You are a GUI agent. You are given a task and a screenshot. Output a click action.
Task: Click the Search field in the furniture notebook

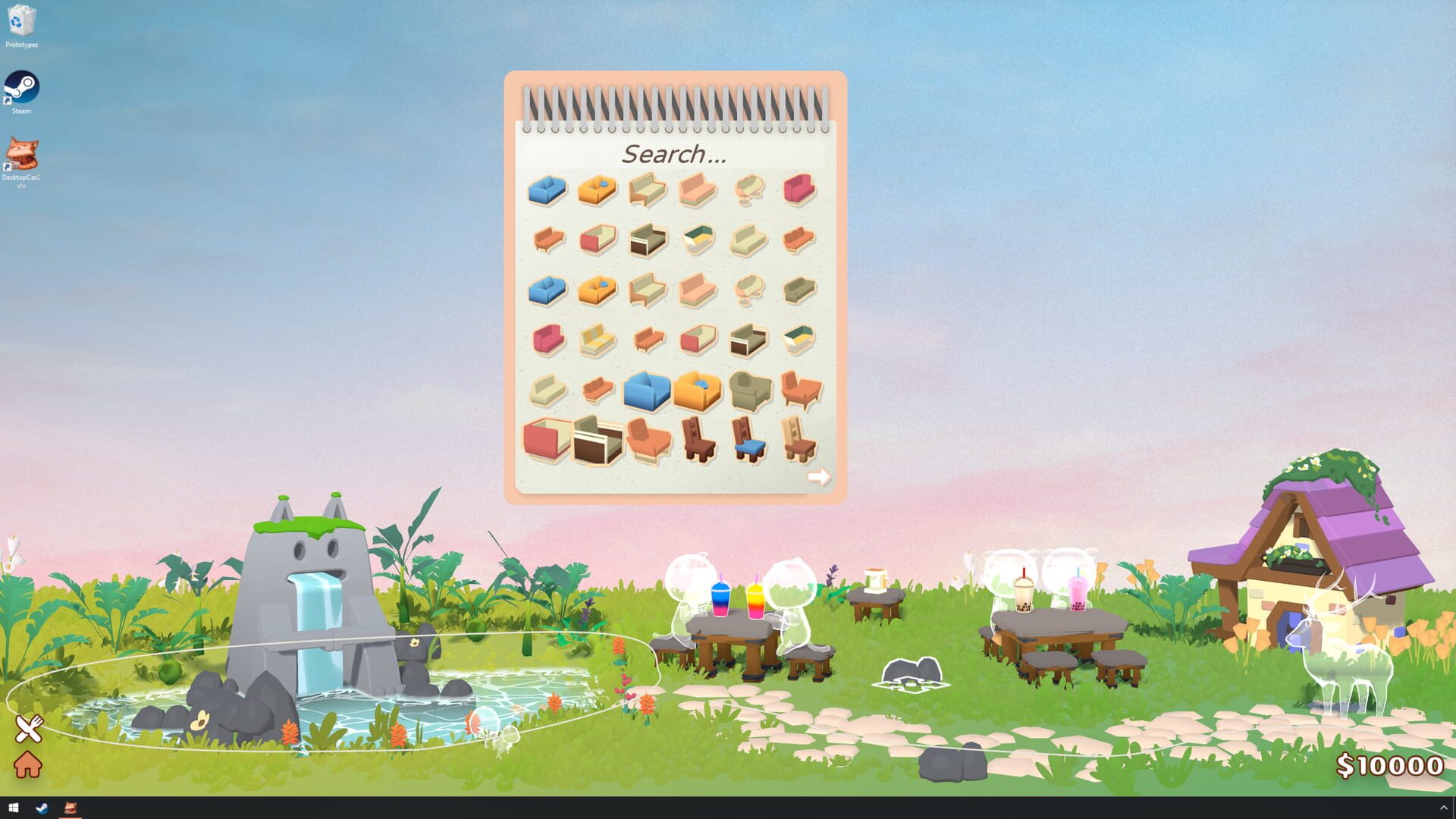673,154
